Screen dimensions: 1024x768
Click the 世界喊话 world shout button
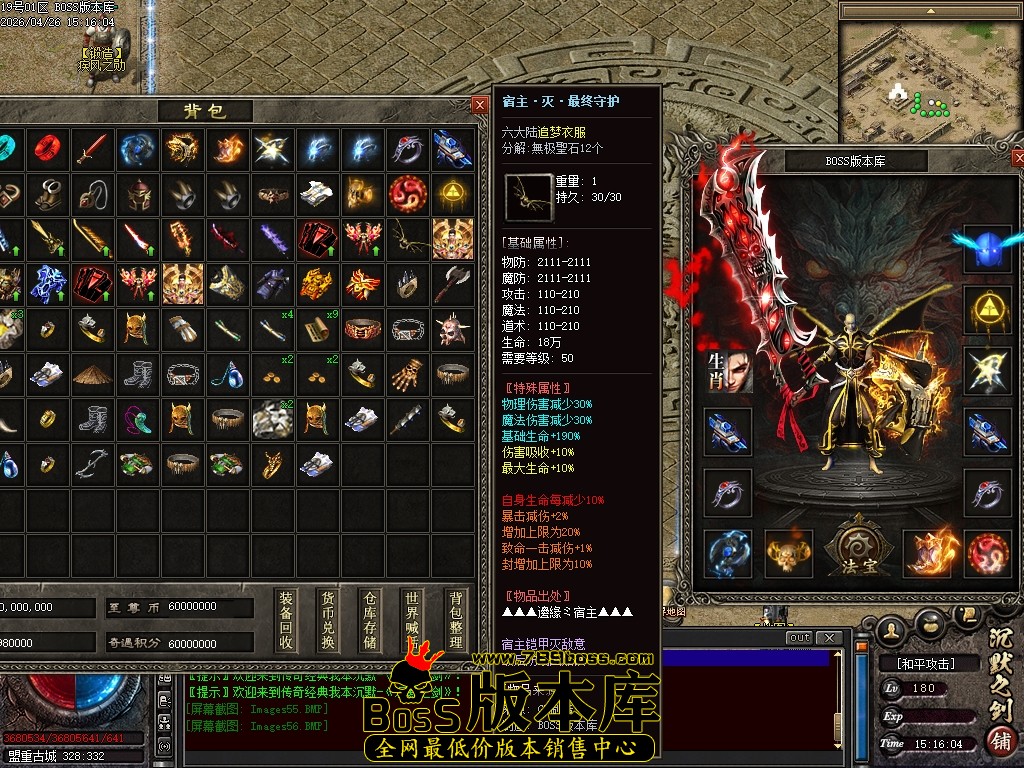click(412, 620)
